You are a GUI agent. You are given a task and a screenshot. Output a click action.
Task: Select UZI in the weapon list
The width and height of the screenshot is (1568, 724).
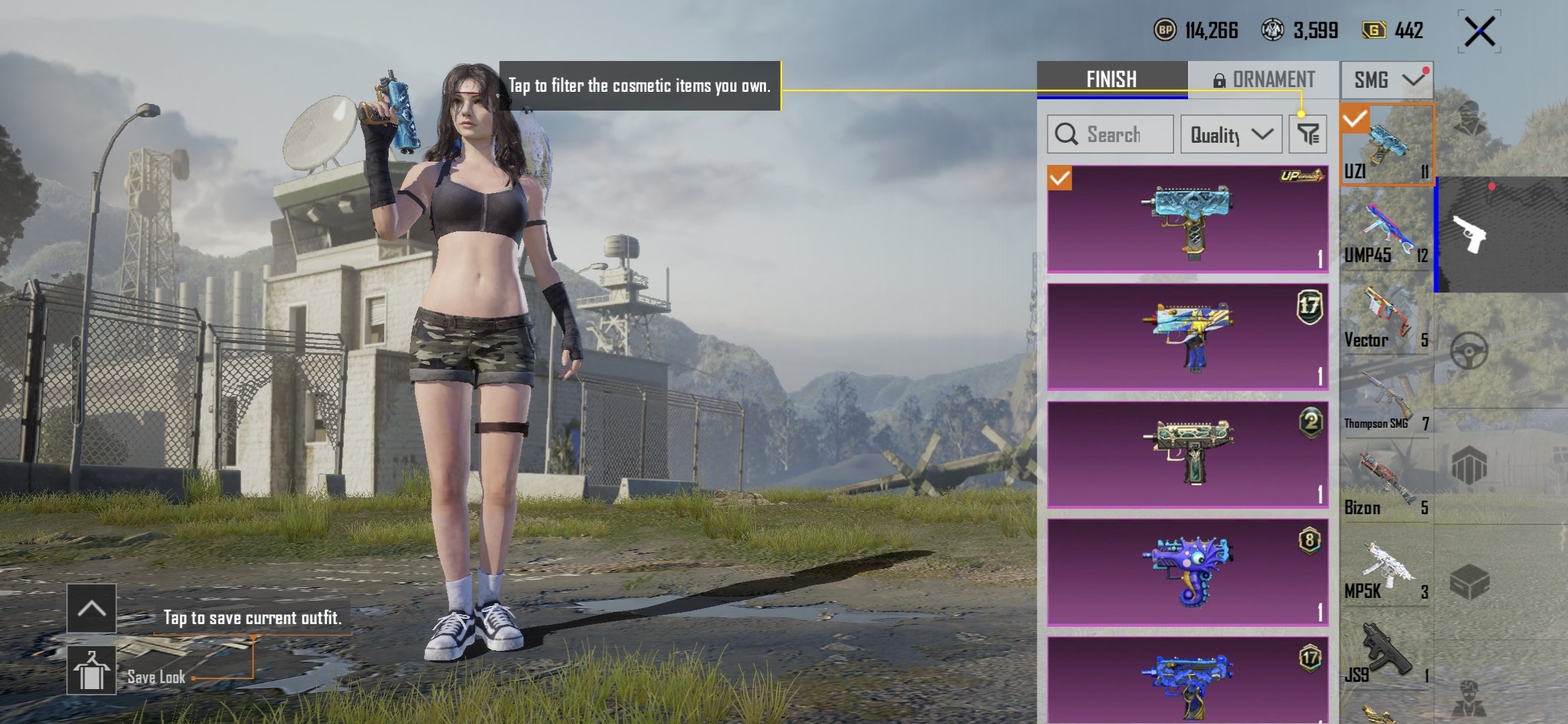coord(1386,143)
